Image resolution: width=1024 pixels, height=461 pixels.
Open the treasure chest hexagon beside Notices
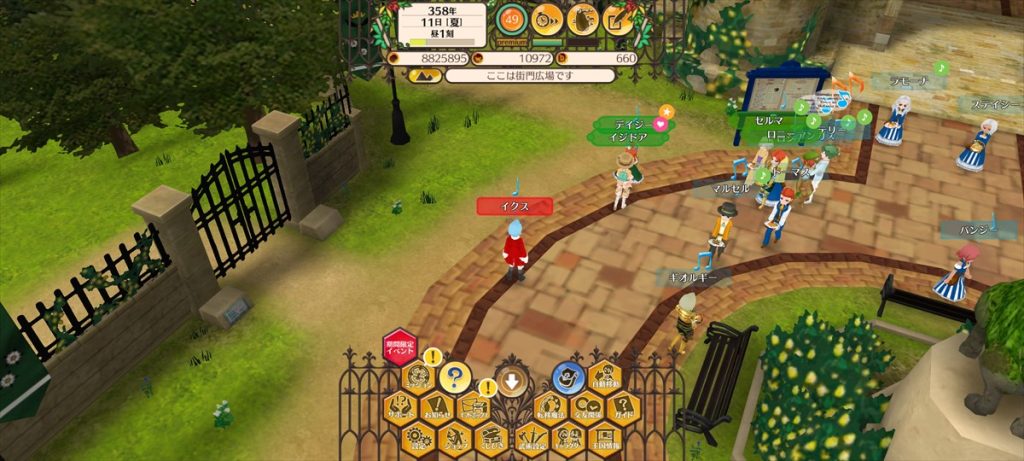click(472, 407)
